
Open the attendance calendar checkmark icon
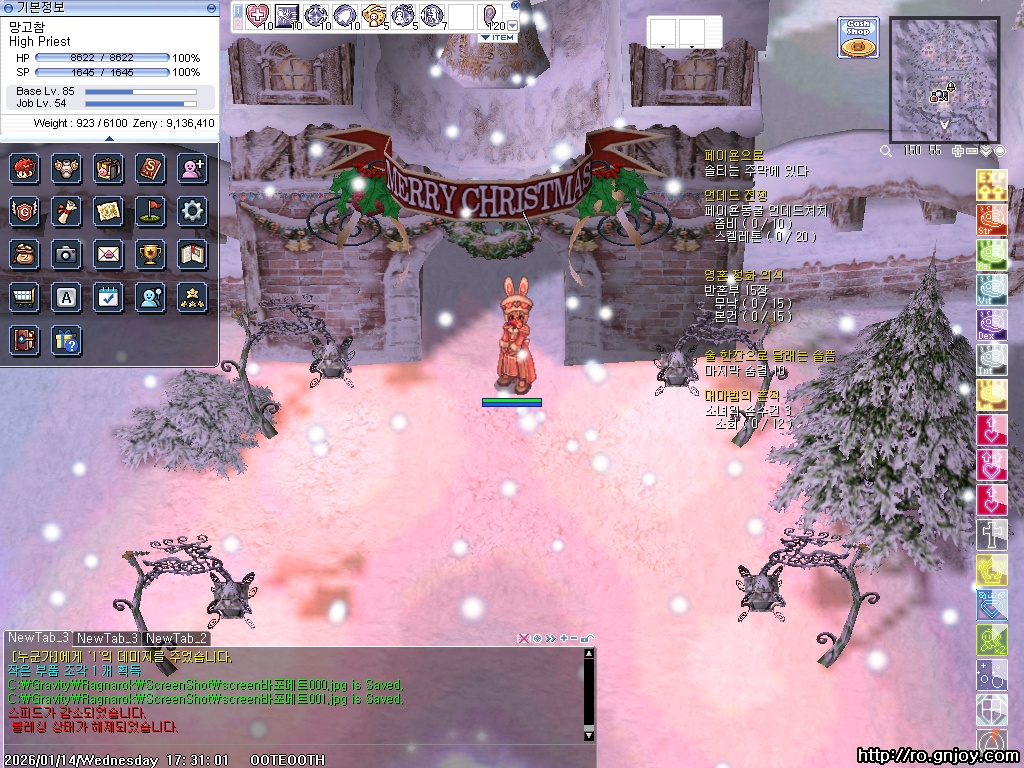point(108,297)
